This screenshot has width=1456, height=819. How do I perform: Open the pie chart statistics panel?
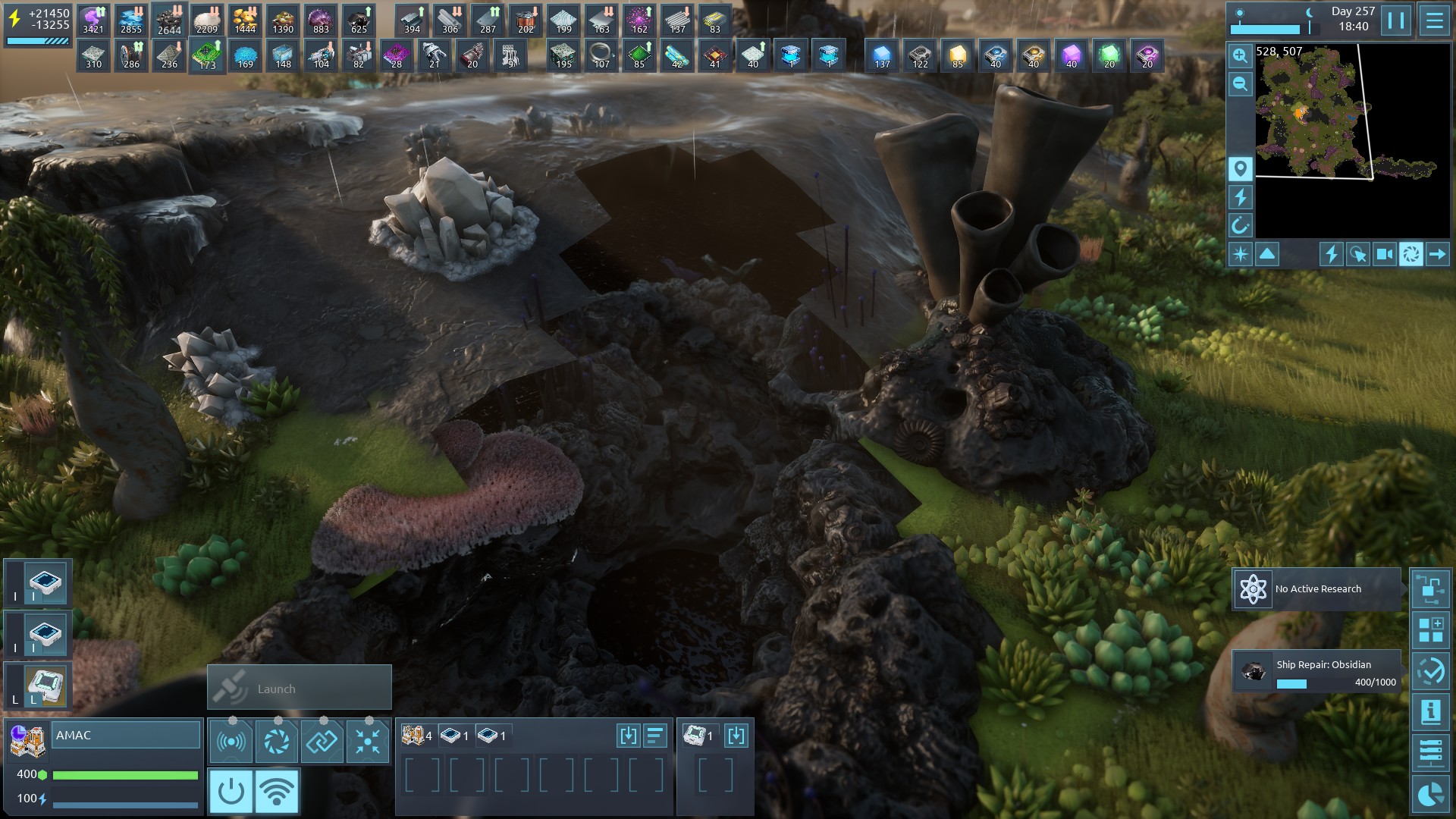click(x=1430, y=794)
